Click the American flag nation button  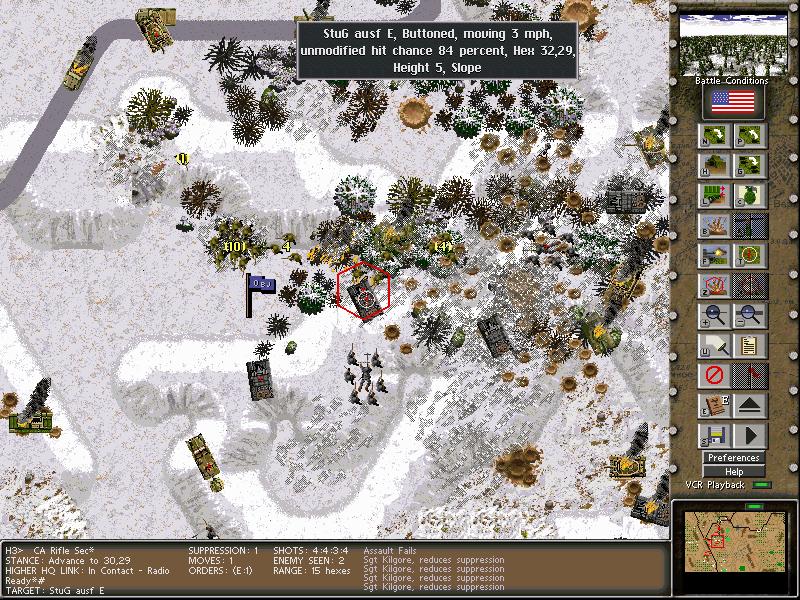[x=733, y=102]
